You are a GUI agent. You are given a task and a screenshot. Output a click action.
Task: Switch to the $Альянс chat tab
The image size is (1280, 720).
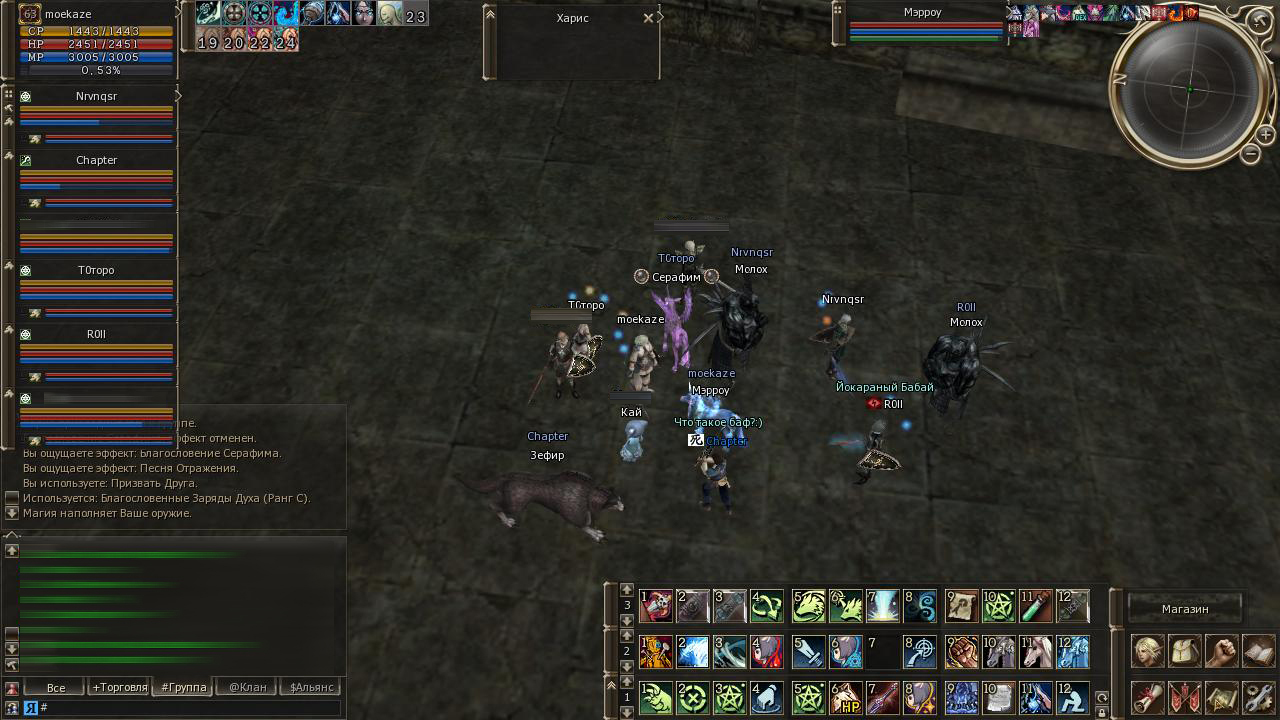tap(312, 687)
